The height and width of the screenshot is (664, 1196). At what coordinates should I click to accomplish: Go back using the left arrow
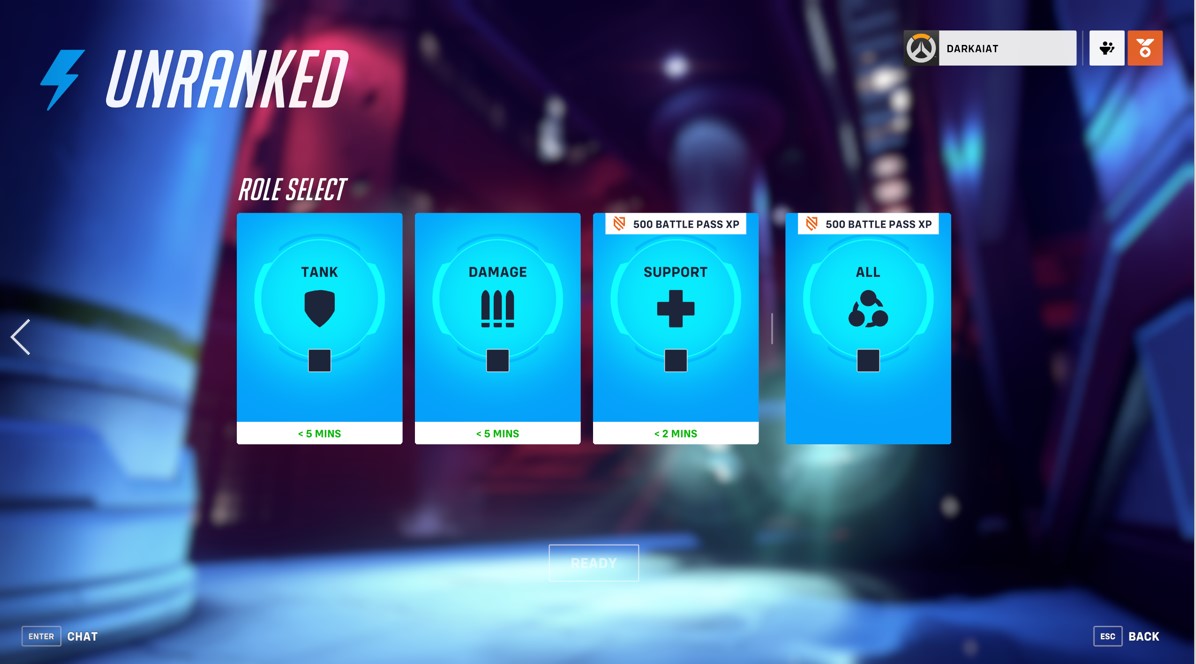pos(20,337)
